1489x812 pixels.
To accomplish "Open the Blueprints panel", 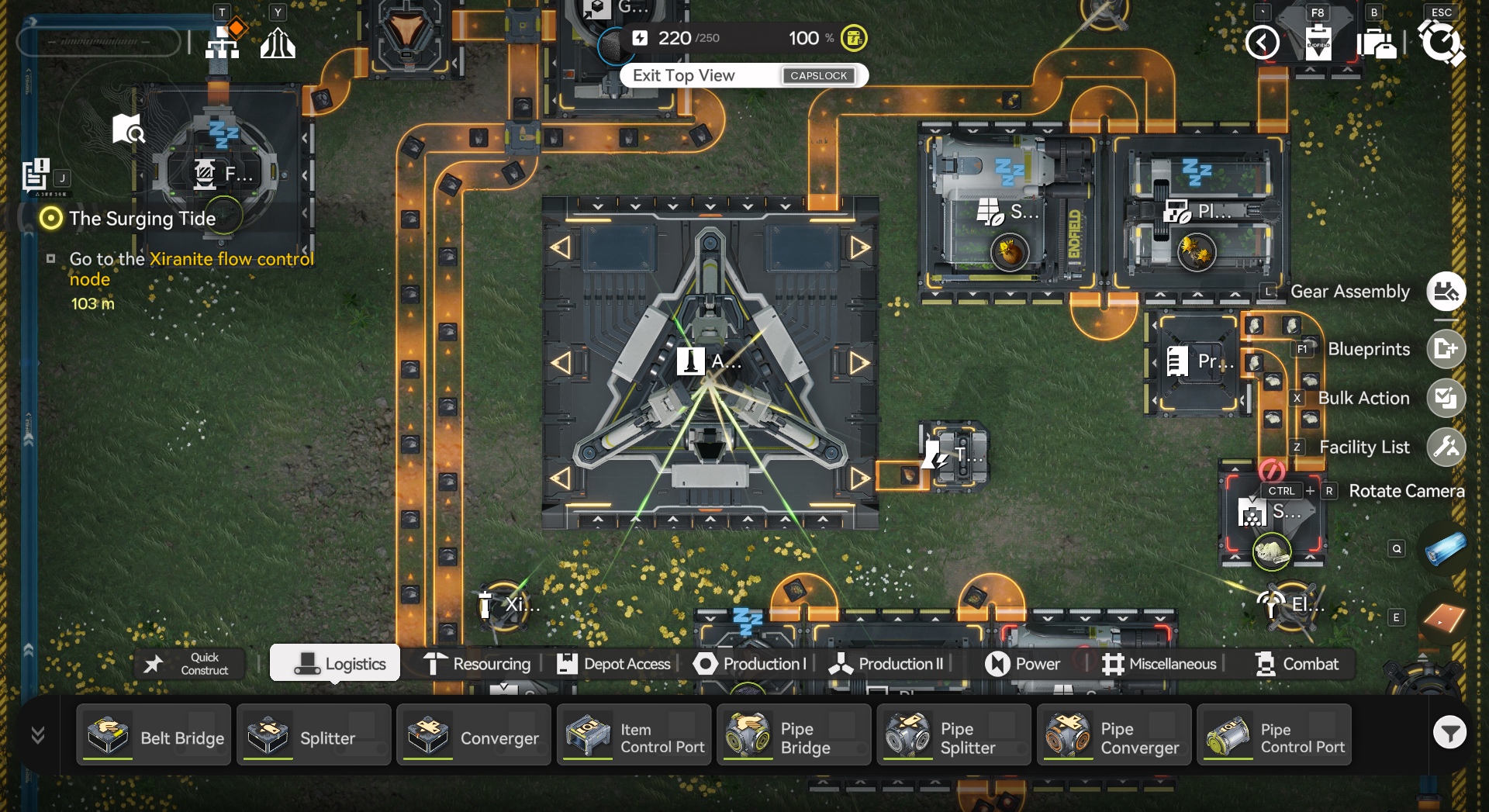I will point(1446,349).
